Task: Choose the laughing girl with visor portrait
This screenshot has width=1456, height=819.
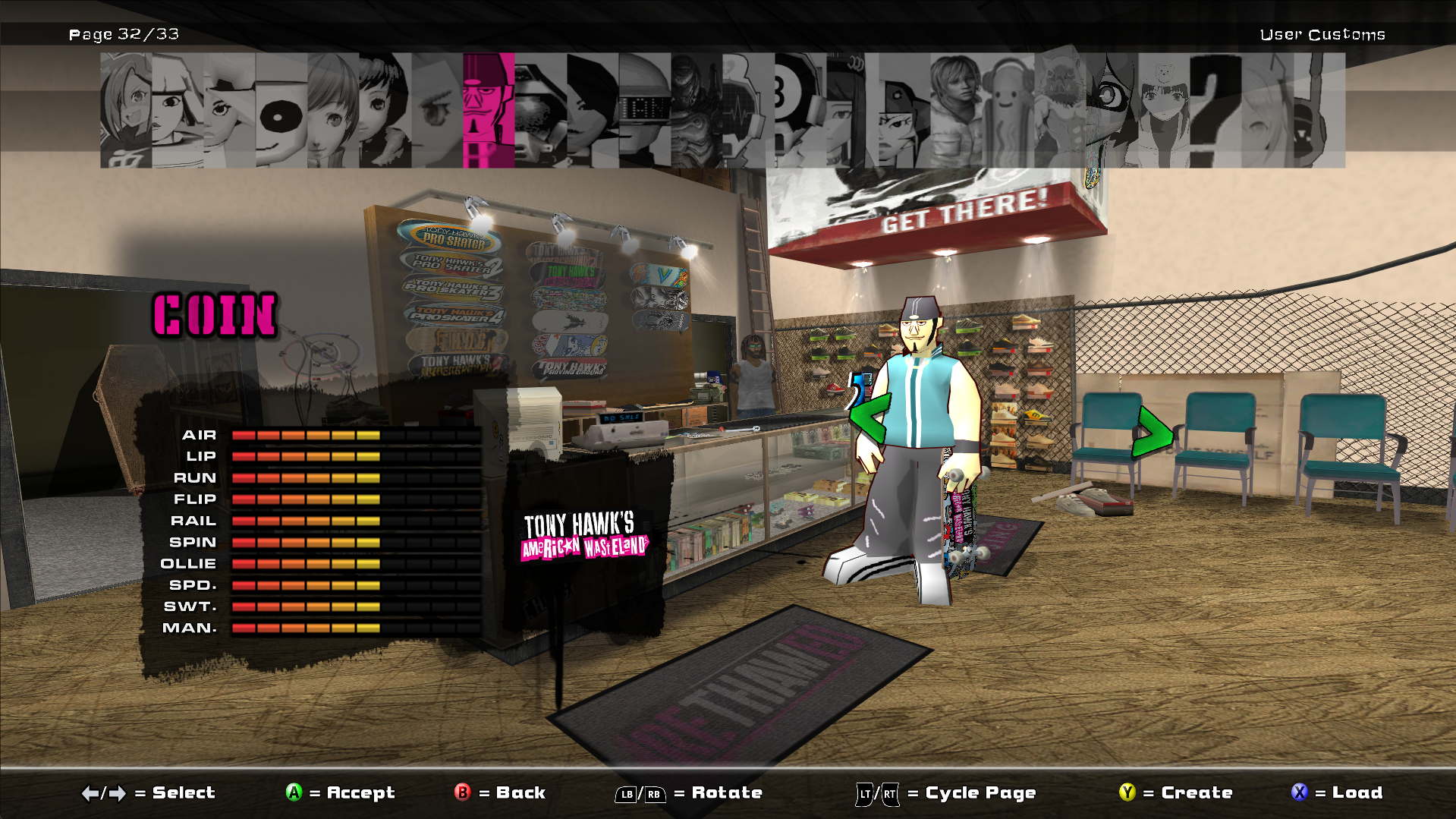Action: 125,110
